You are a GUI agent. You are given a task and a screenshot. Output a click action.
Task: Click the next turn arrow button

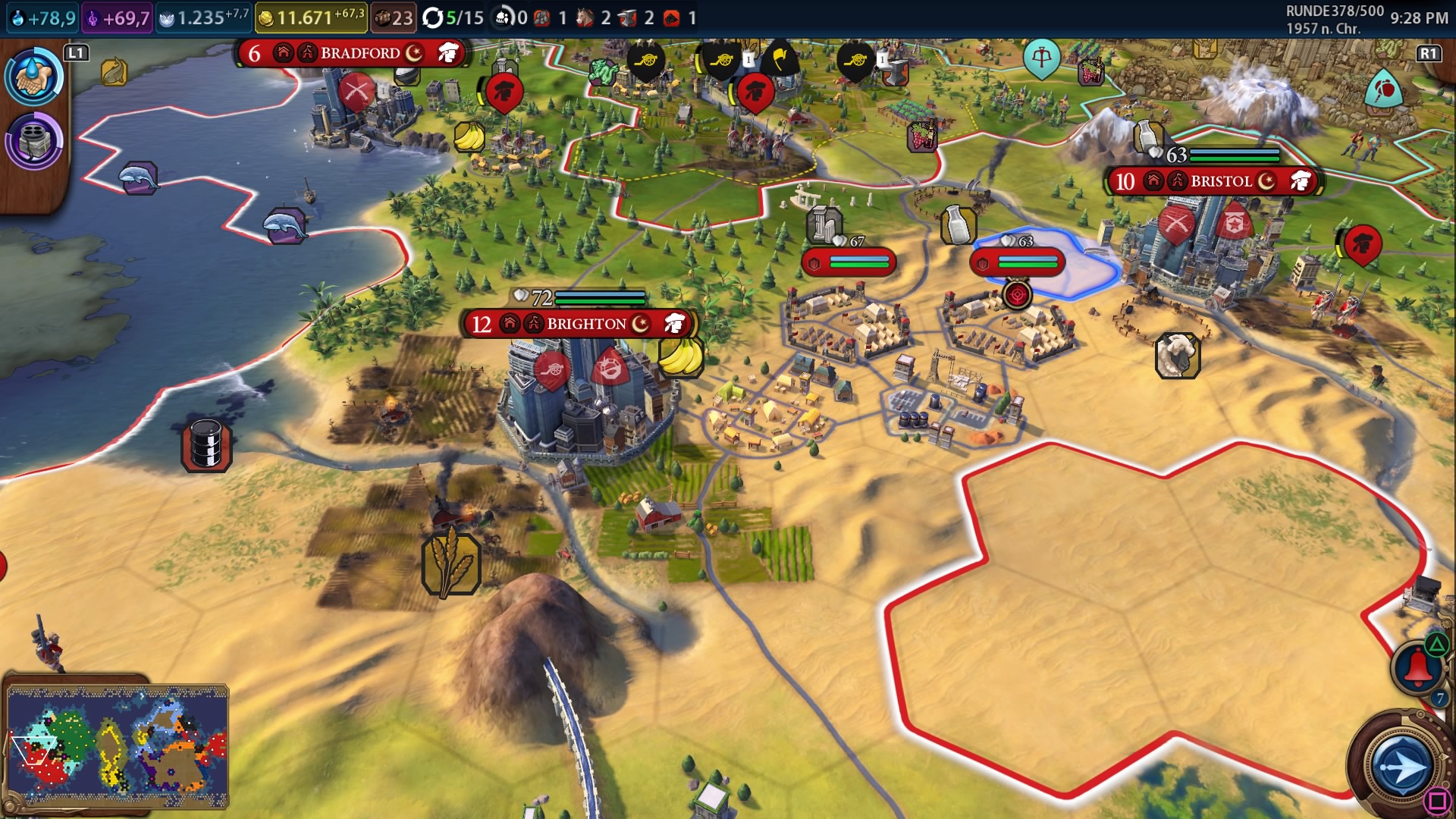point(1400,767)
